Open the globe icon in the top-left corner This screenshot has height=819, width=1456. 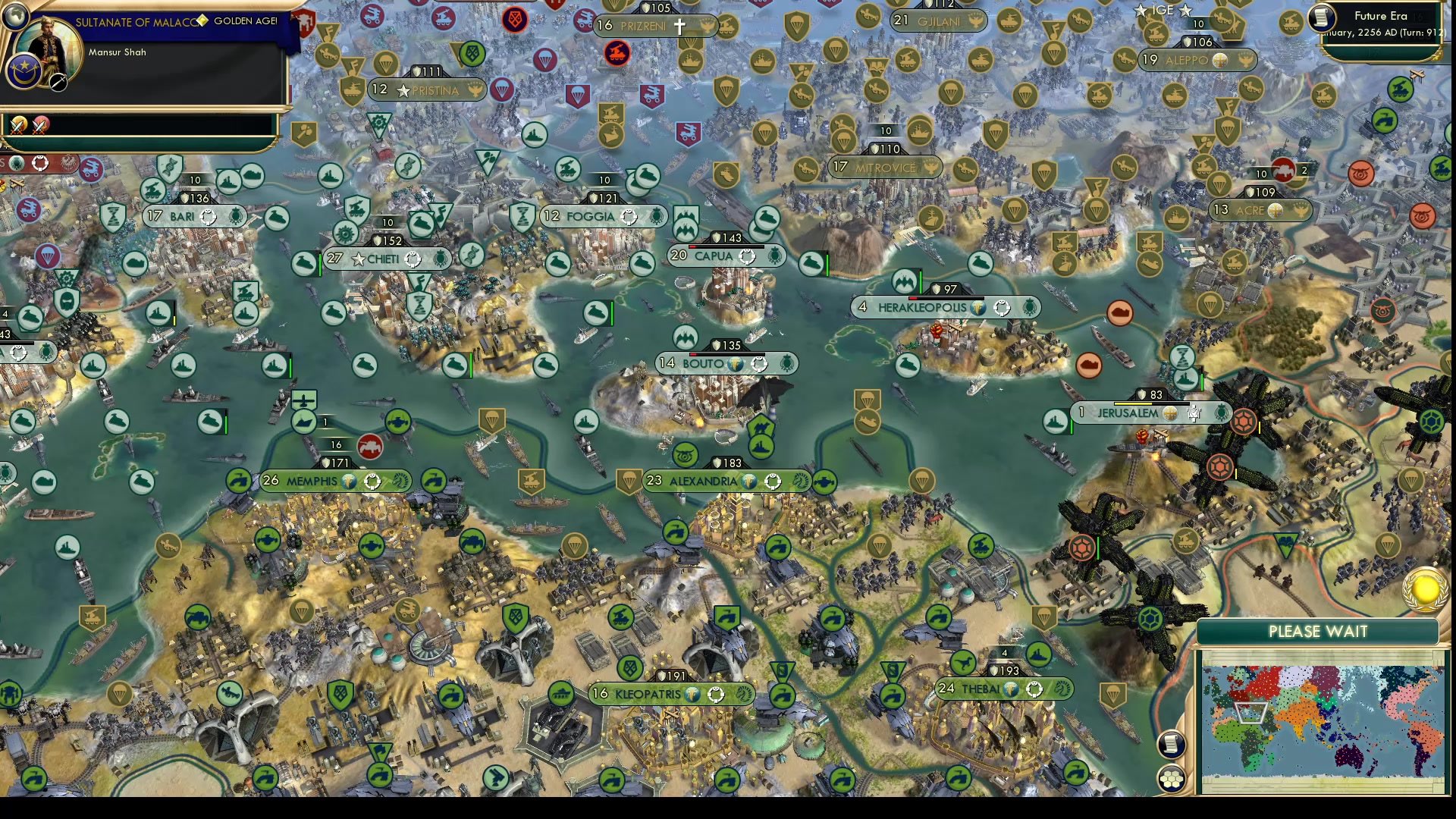coord(15,16)
